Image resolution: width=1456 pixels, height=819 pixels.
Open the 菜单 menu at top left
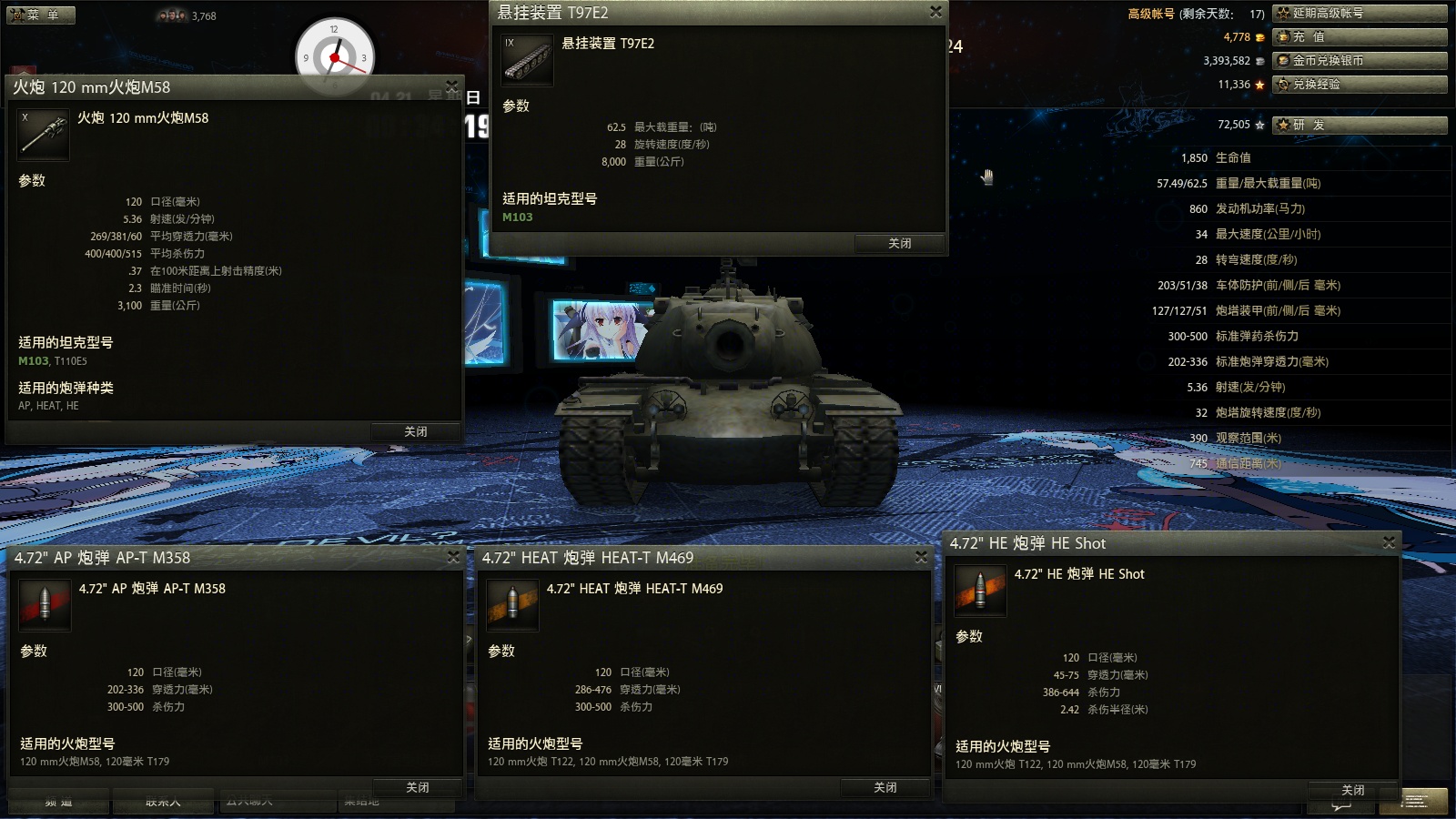point(40,15)
